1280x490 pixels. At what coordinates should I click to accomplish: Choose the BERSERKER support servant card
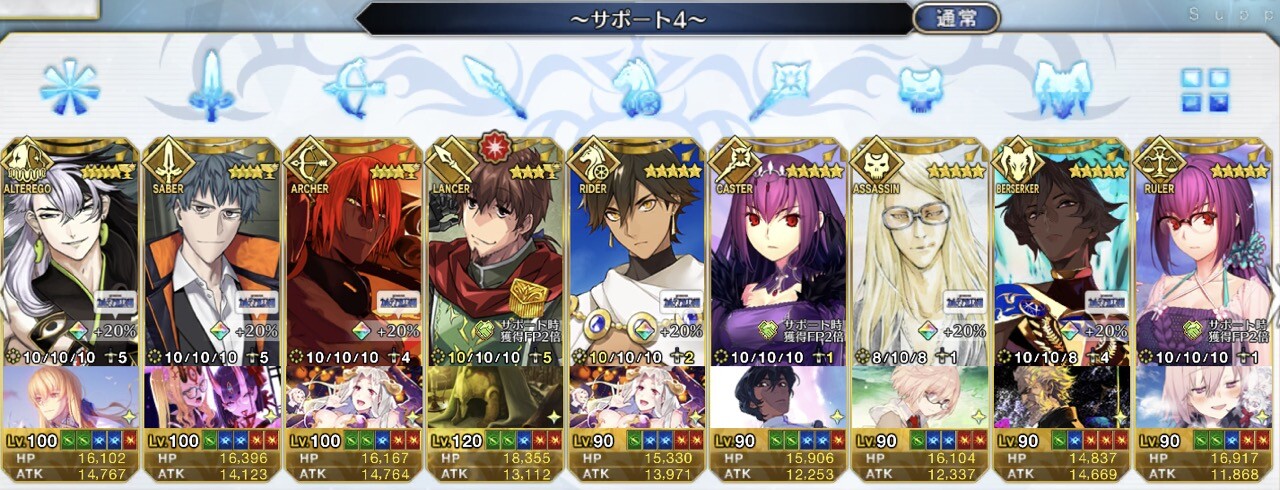(1062, 260)
